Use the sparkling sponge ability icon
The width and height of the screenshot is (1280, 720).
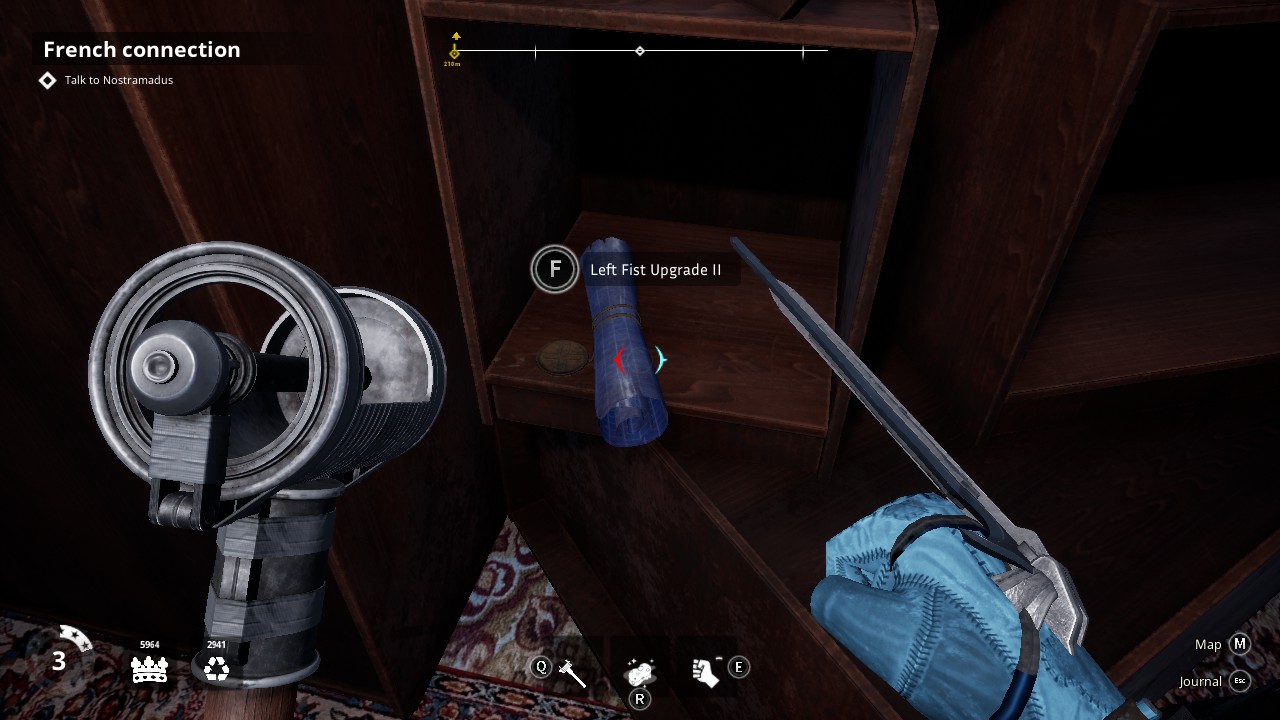click(639, 671)
